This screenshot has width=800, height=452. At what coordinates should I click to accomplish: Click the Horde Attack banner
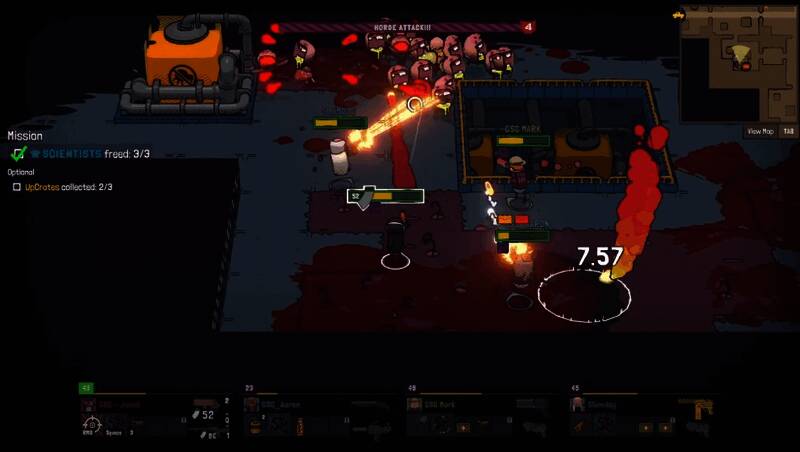(x=398, y=27)
